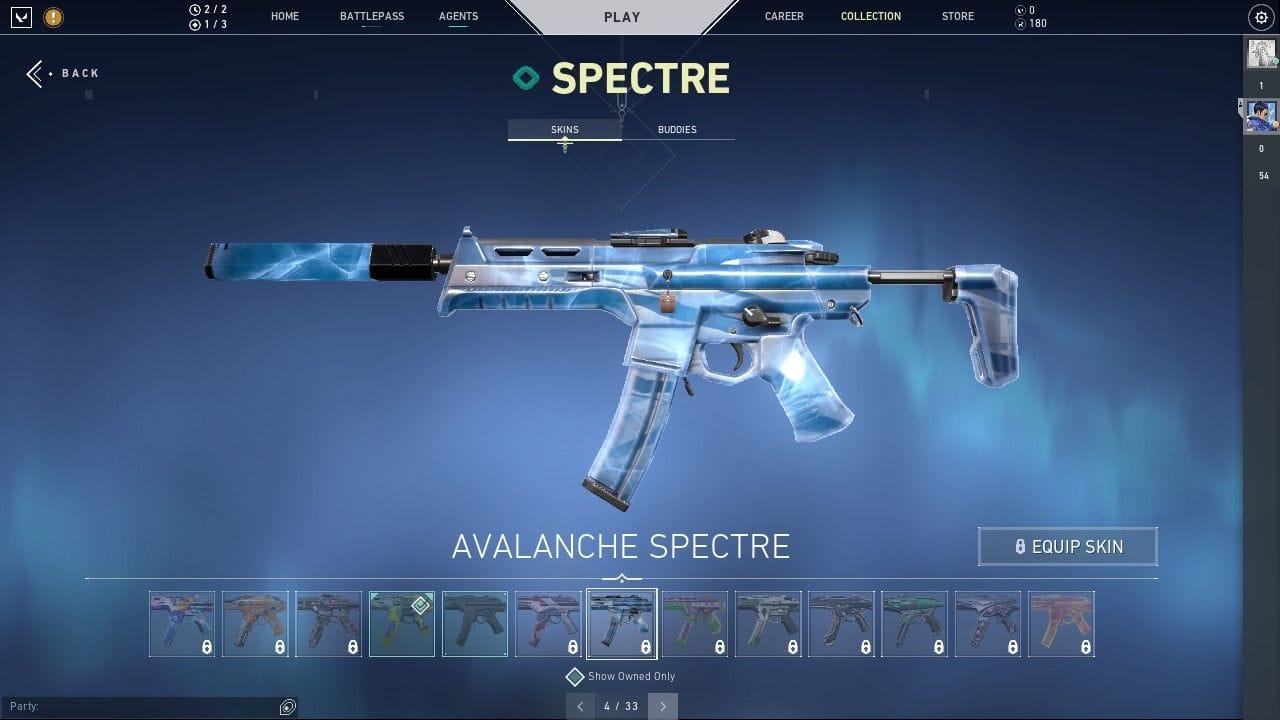Switch to the SKINS tab
1280x720 pixels.
coord(564,129)
